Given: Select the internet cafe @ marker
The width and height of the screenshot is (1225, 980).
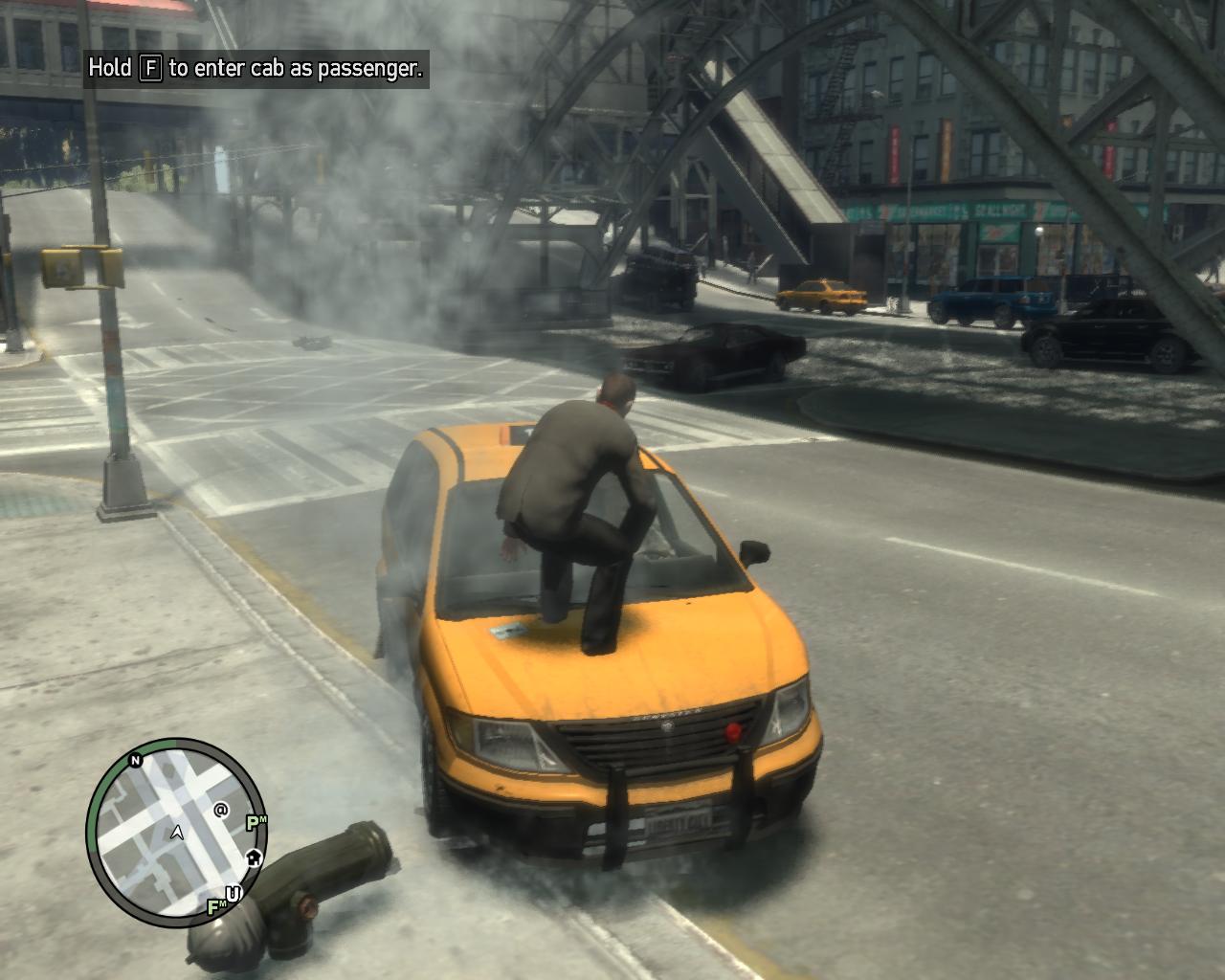Looking at the screenshot, I should coord(221,810).
